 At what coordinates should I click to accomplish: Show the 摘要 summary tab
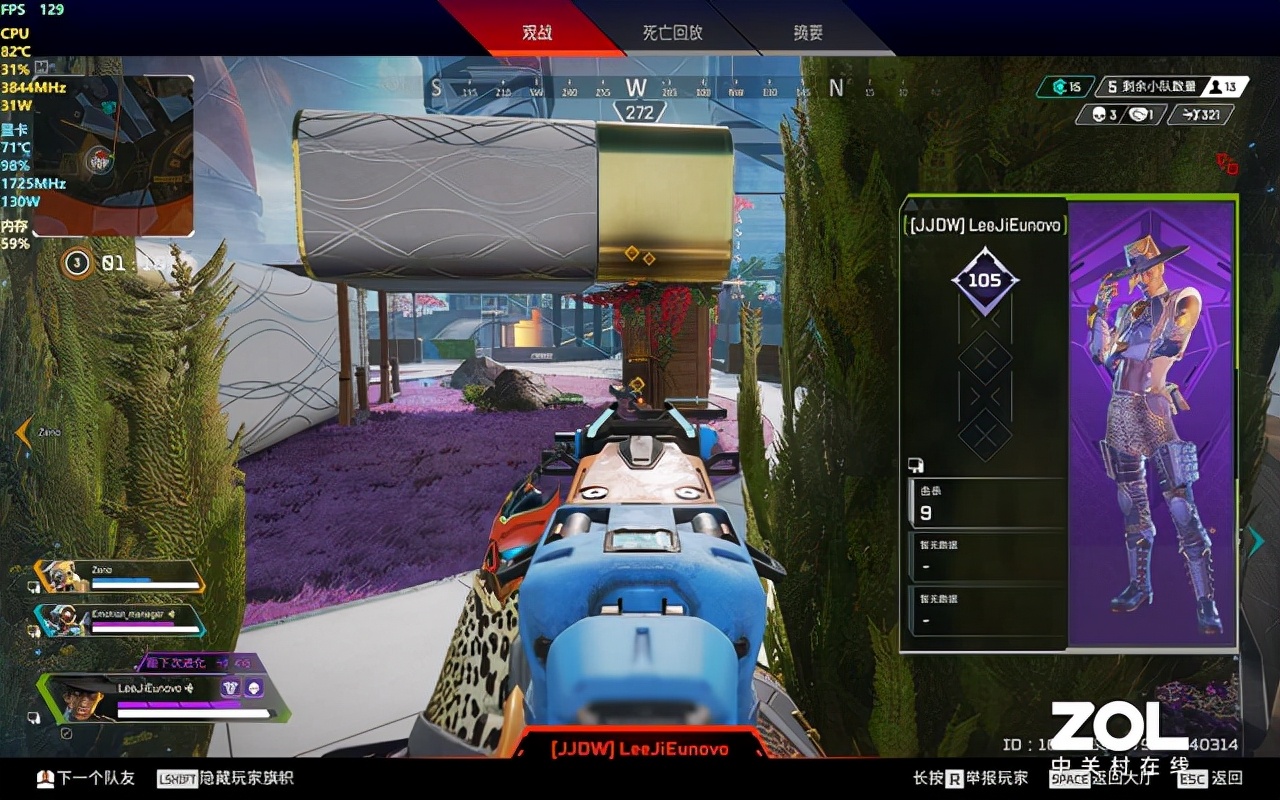[808, 32]
